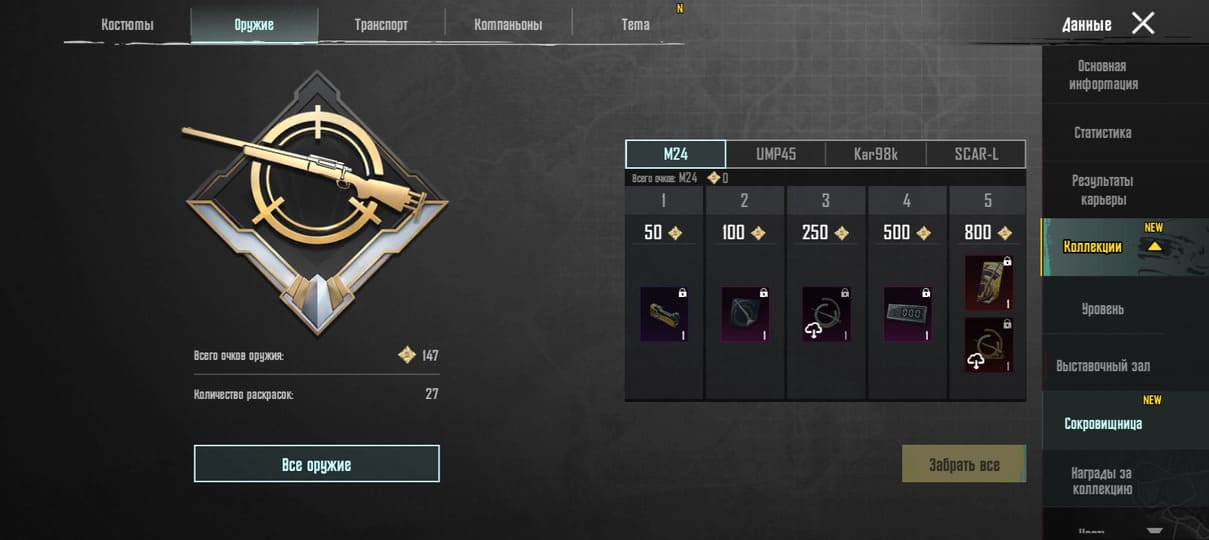
Task: Select the SCAR-L weapon tab
Action: [976, 154]
